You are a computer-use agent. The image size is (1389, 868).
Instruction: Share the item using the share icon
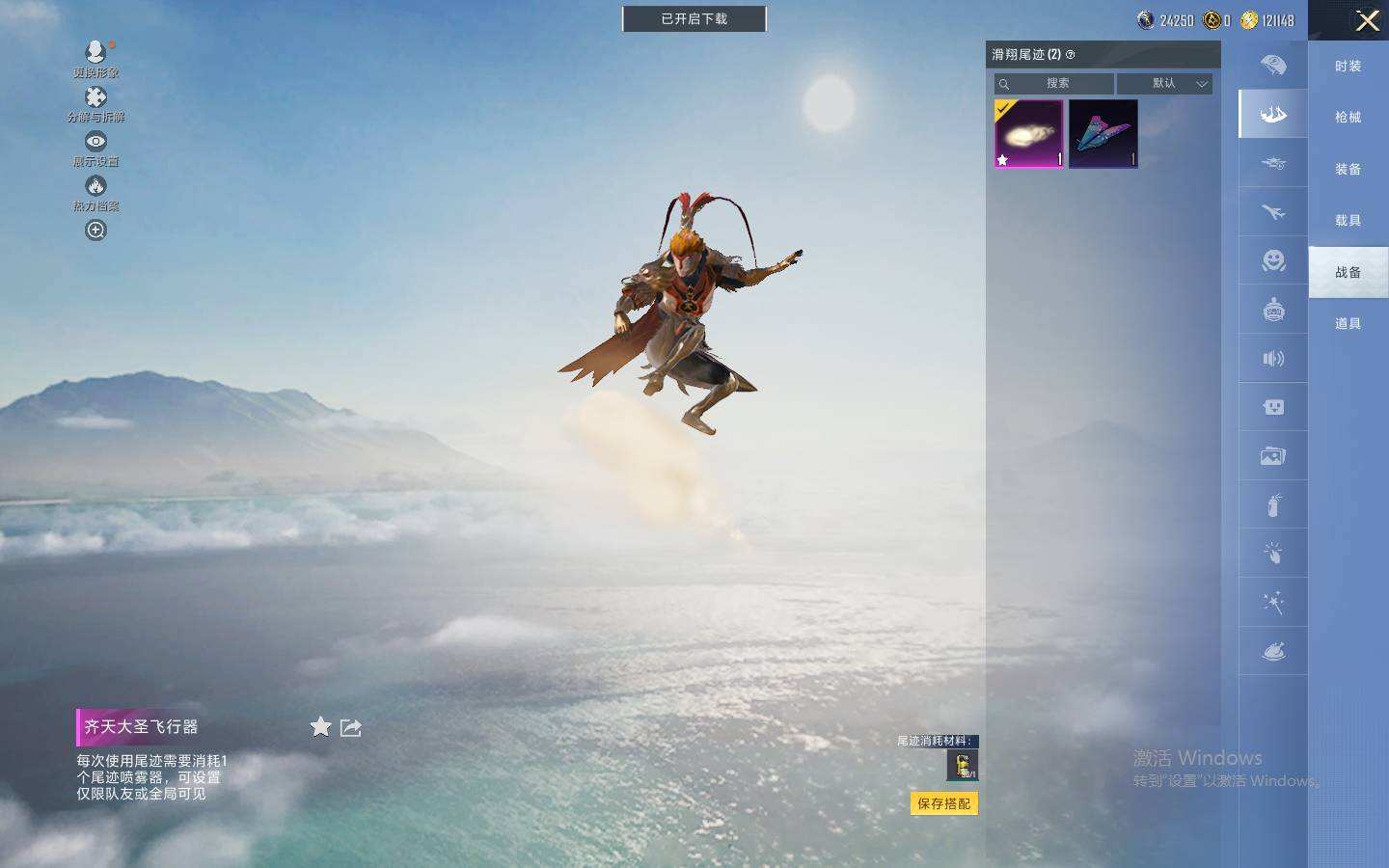351,727
